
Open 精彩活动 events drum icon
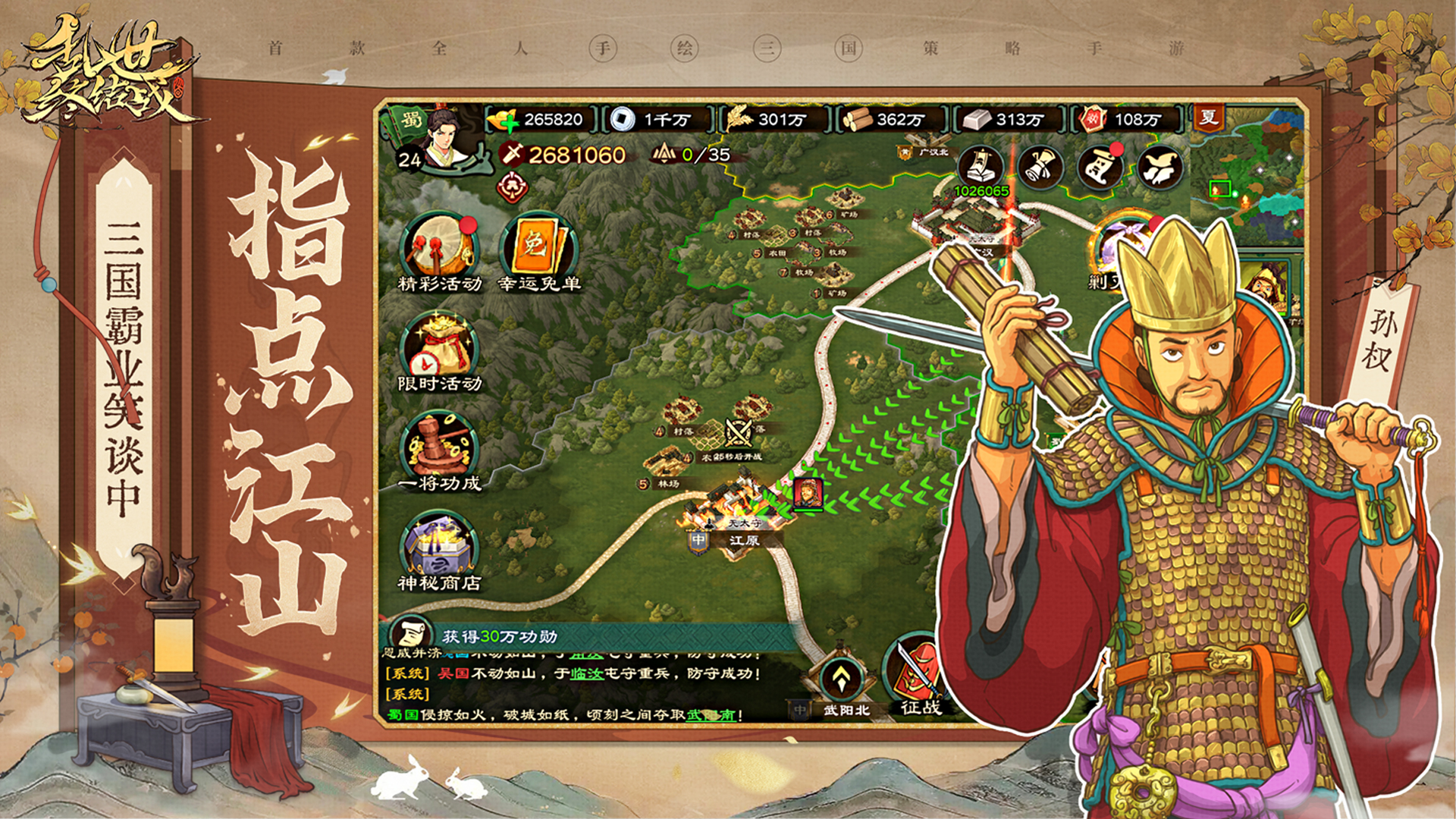pyautogui.click(x=440, y=247)
